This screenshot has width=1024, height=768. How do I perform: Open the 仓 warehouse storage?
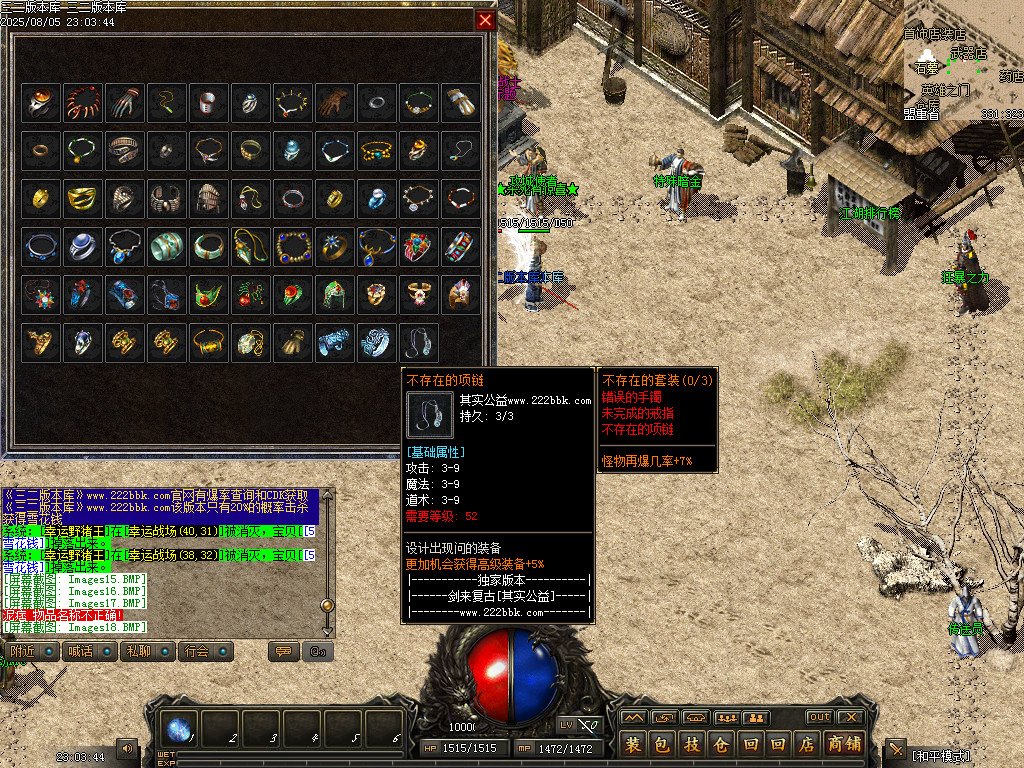720,744
